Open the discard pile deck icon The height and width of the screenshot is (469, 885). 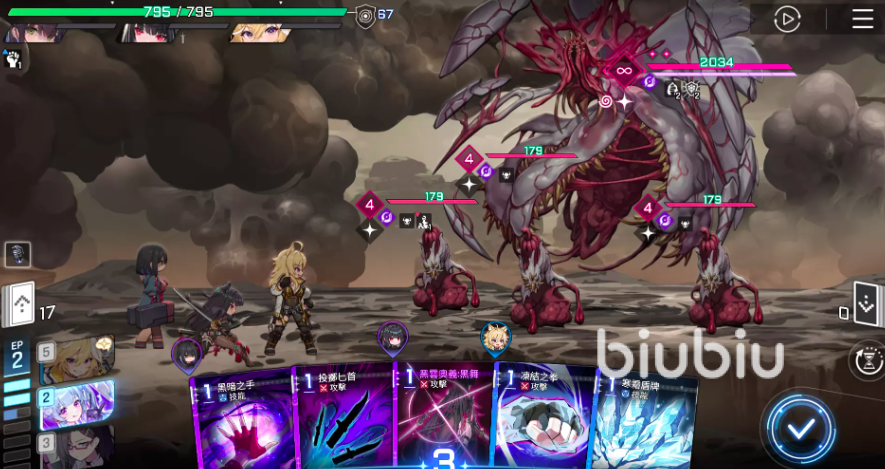(866, 304)
